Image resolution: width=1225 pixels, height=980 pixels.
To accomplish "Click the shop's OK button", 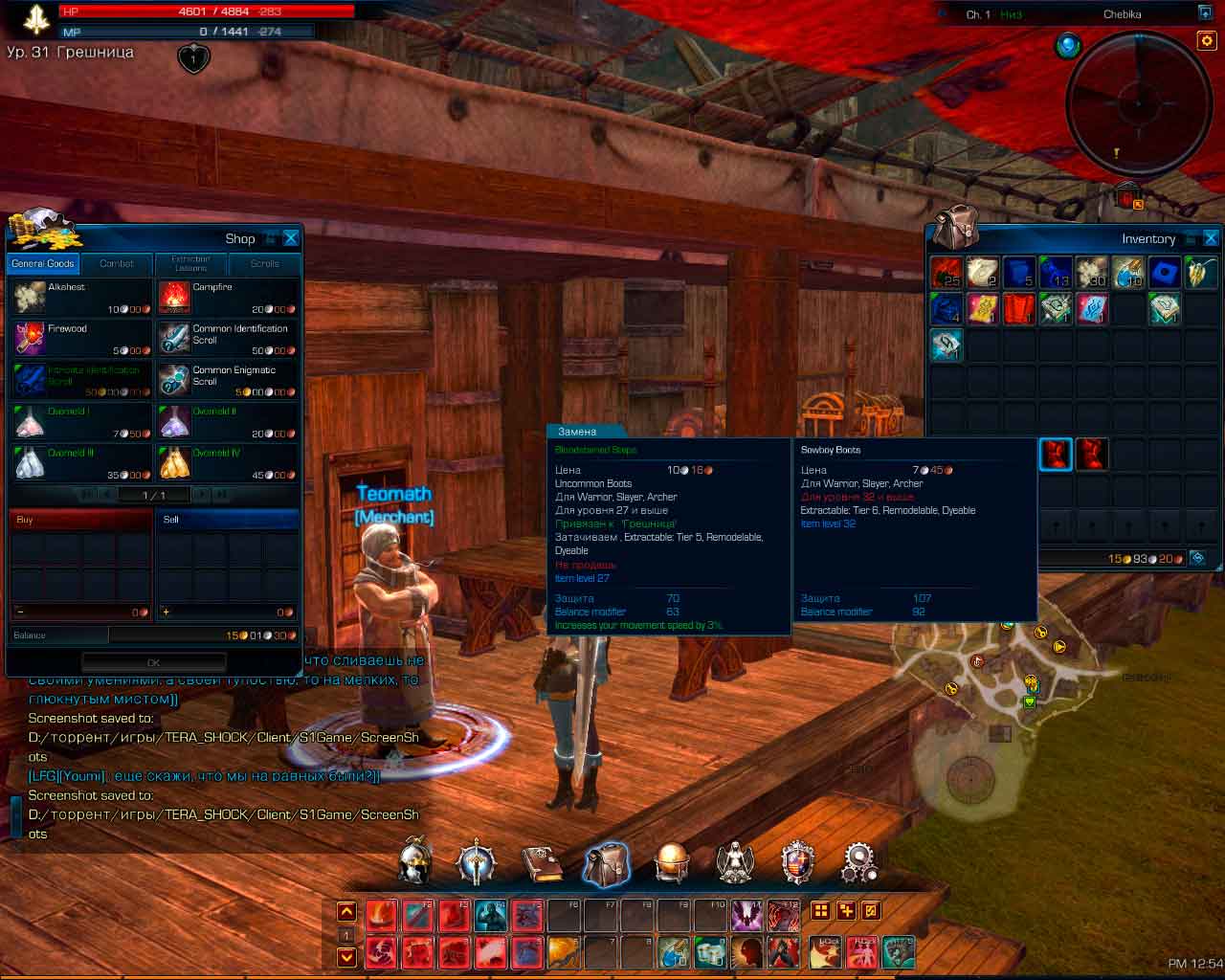I will tap(154, 662).
